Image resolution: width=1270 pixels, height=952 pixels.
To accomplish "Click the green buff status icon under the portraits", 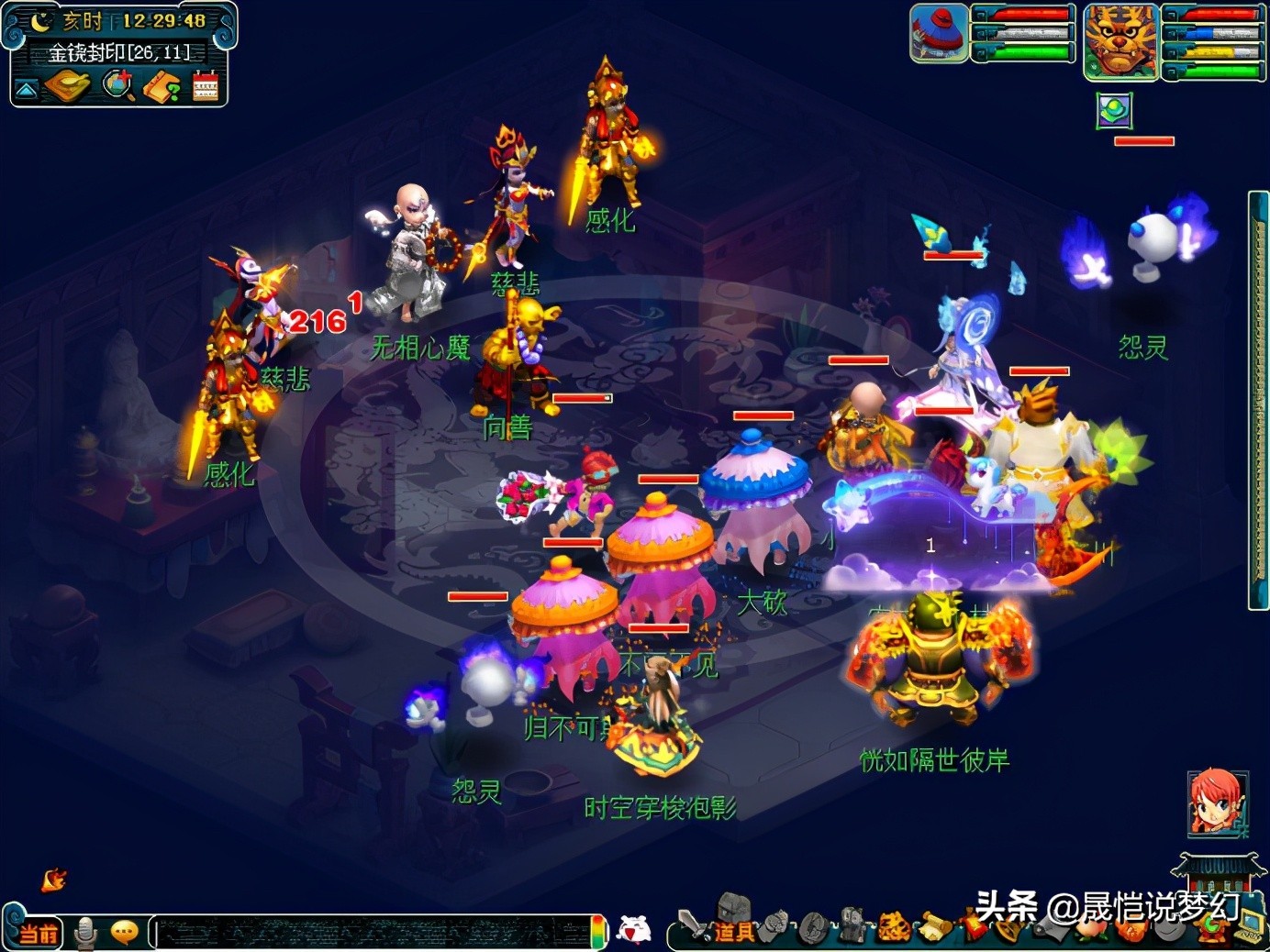I will 1114,112.
